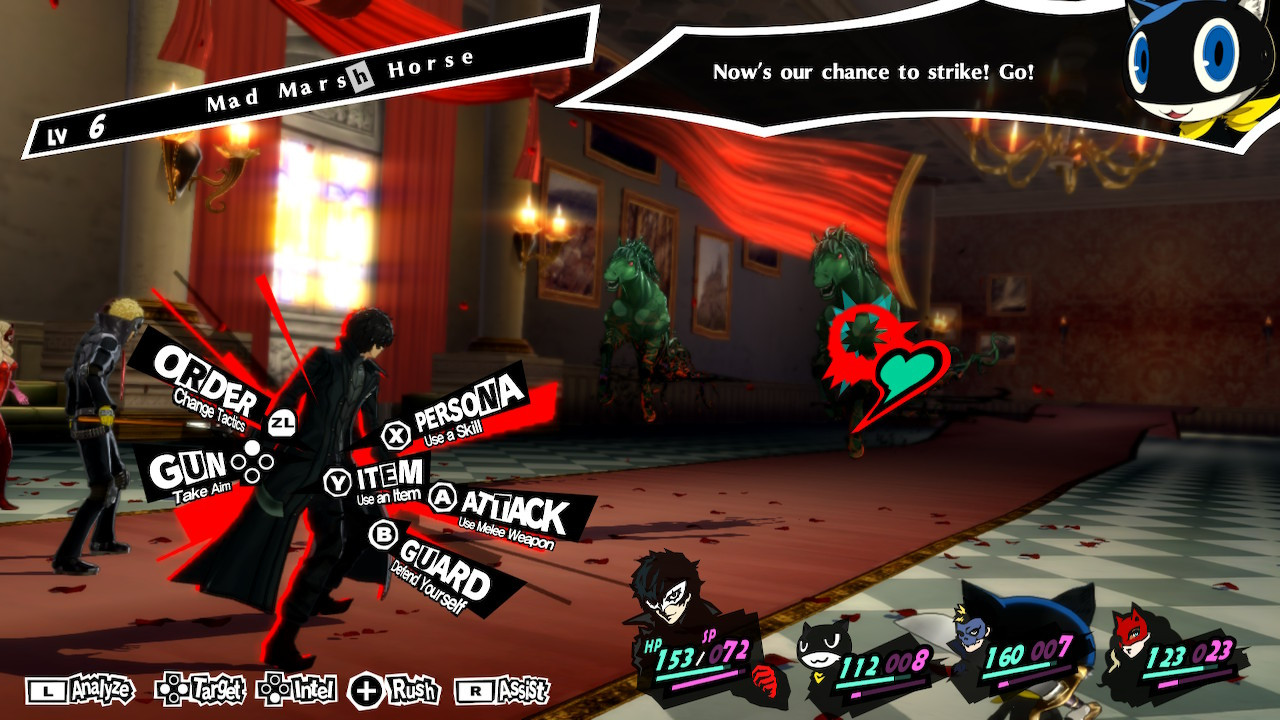Choose the Gun command to take aim
This screenshot has width=1280, height=720.
click(x=190, y=468)
